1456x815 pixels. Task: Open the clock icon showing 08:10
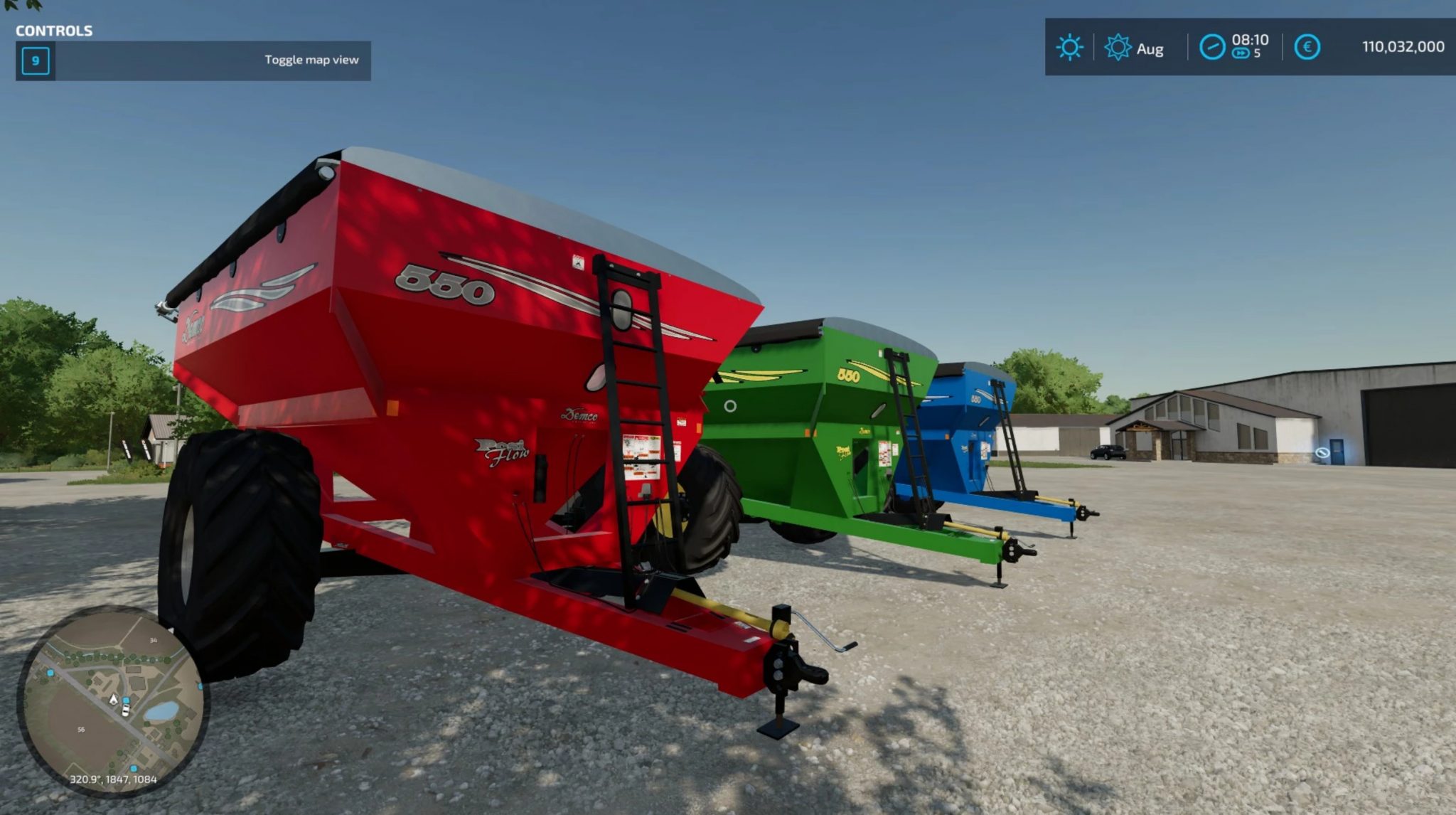pyautogui.click(x=1214, y=46)
